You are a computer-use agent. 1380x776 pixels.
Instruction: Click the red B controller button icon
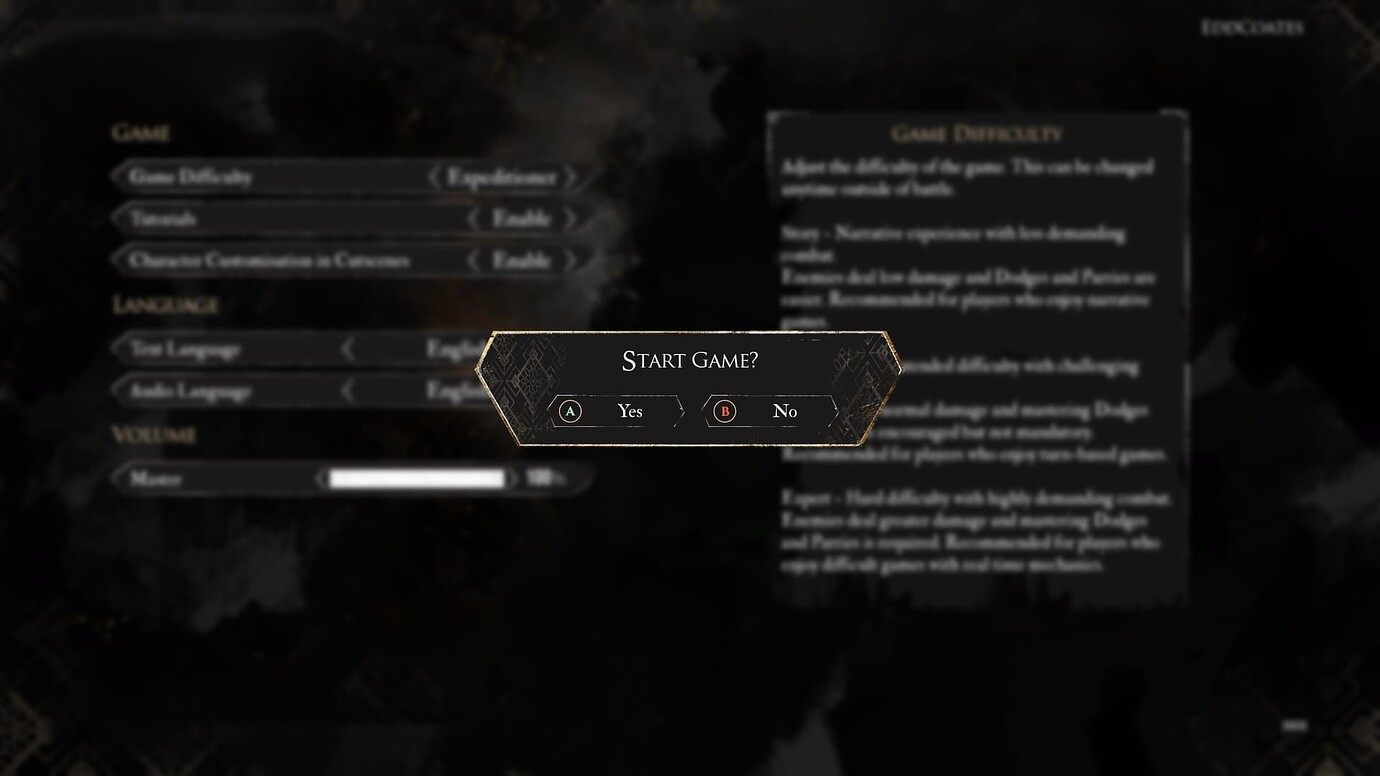pos(724,411)
